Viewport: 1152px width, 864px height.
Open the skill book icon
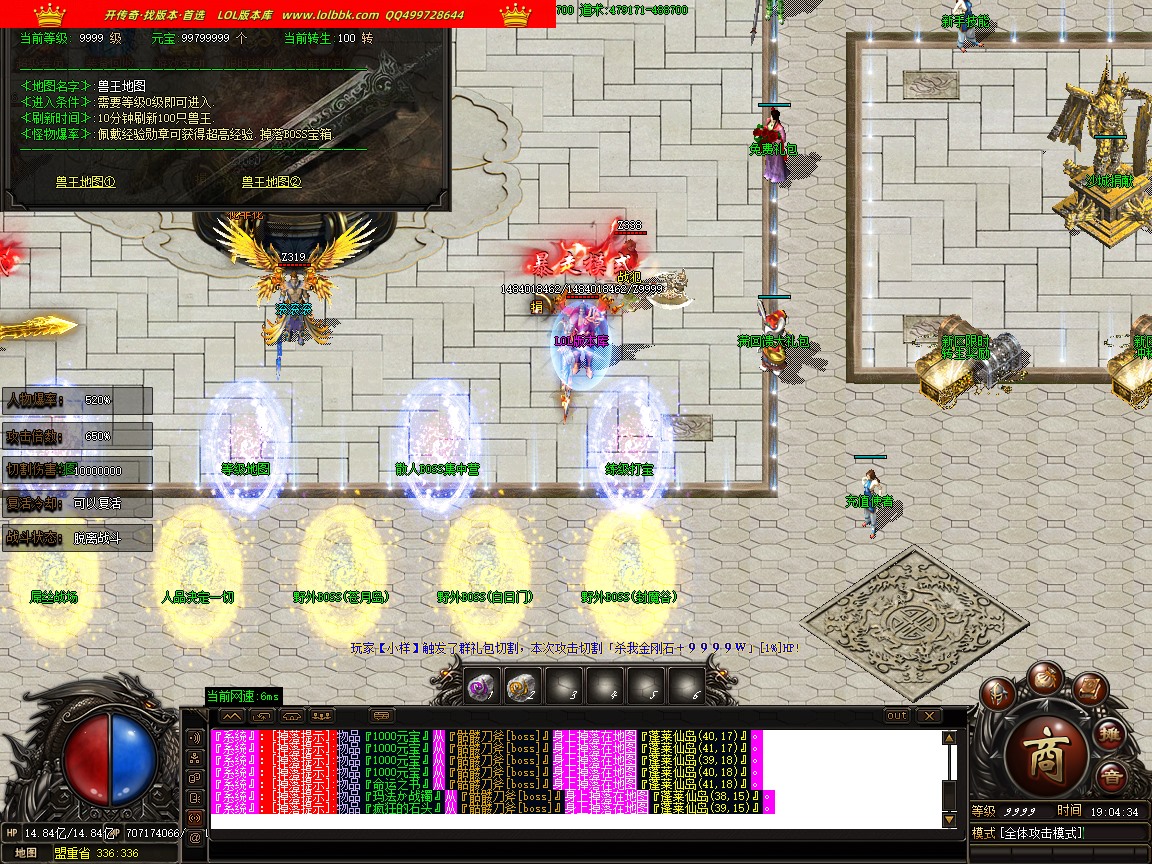(1092, 690)
